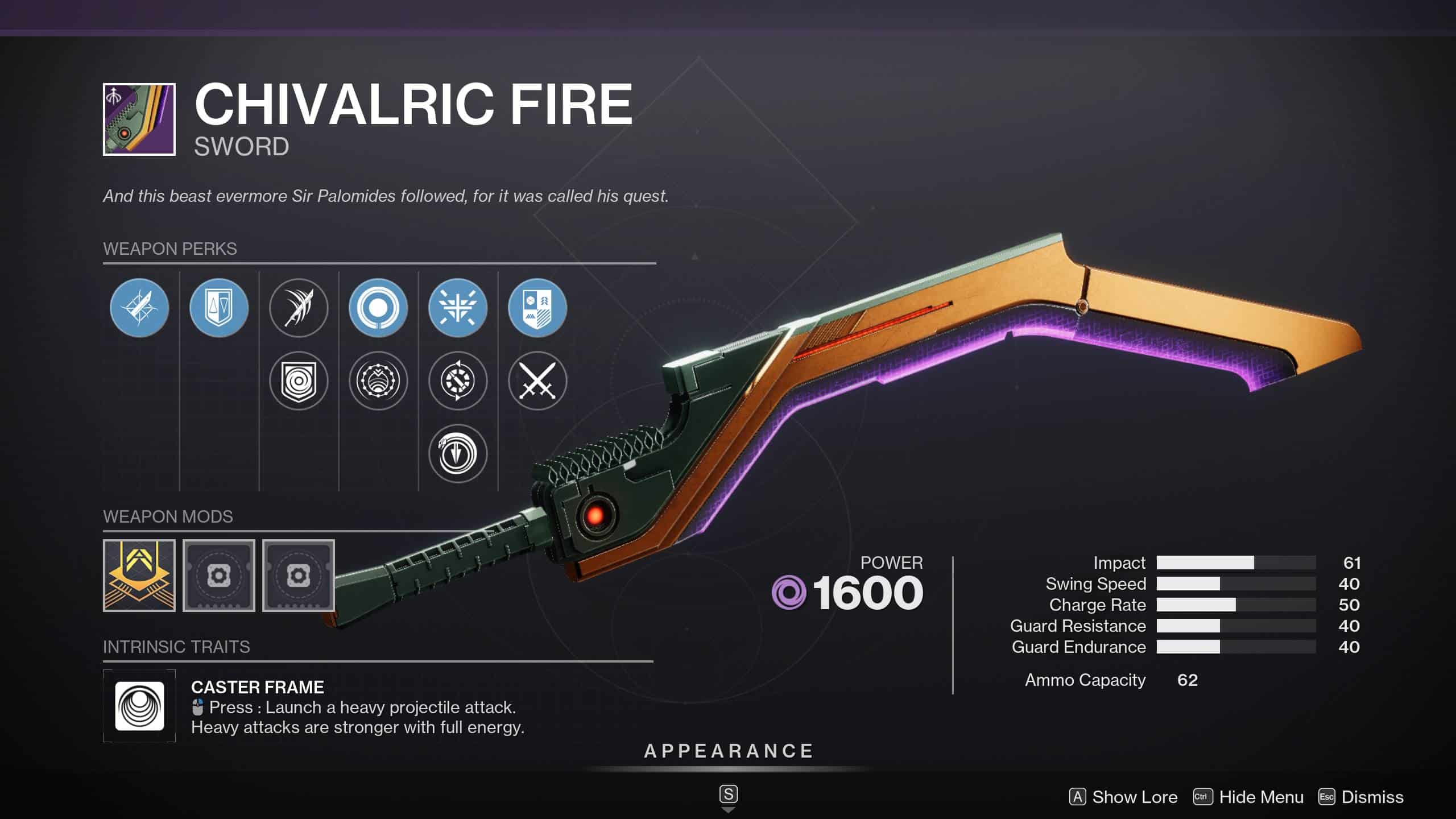
Task: Select the slashing blade perk in the third column
Action: click(x=298, y=308)
